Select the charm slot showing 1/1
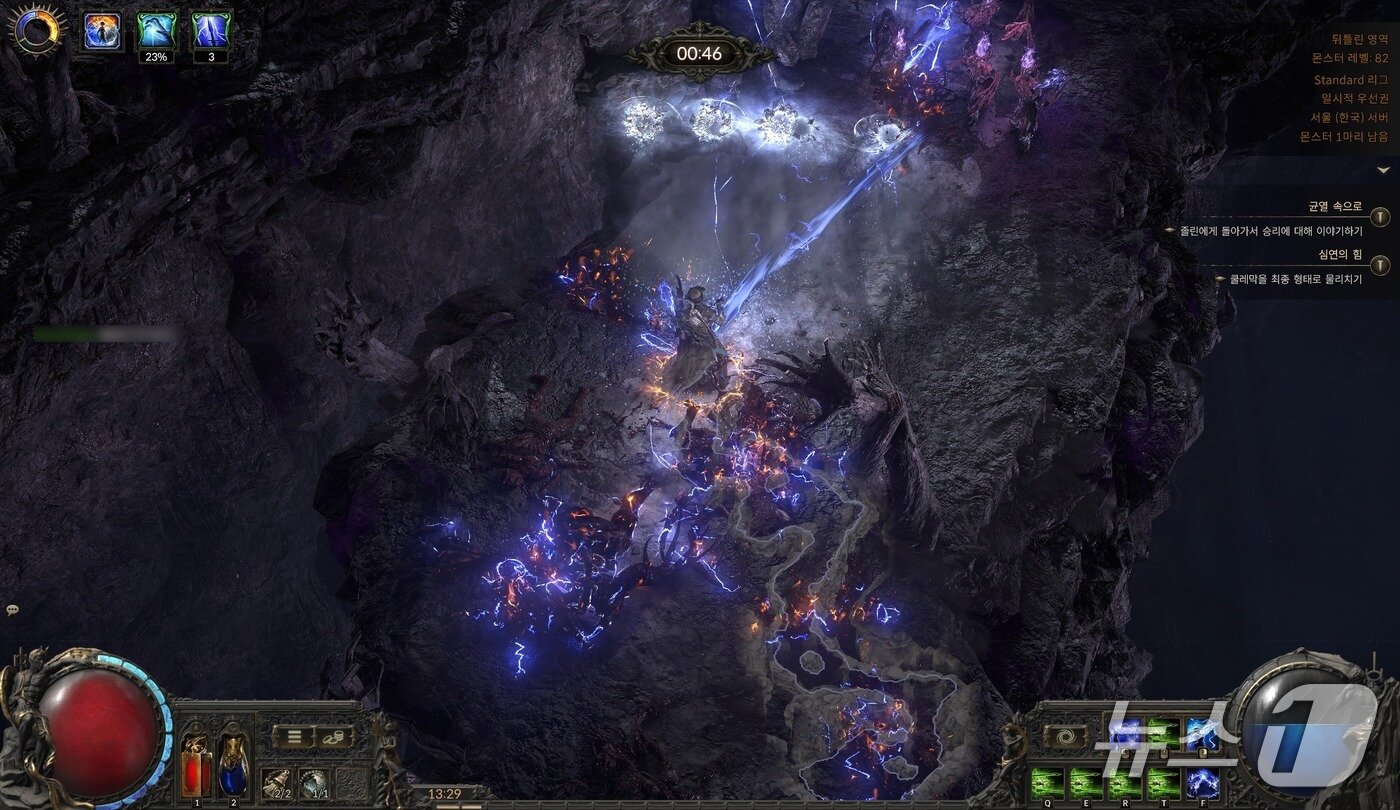The height and width of the screenshot is (810, 1400). (x=314, y=782)
